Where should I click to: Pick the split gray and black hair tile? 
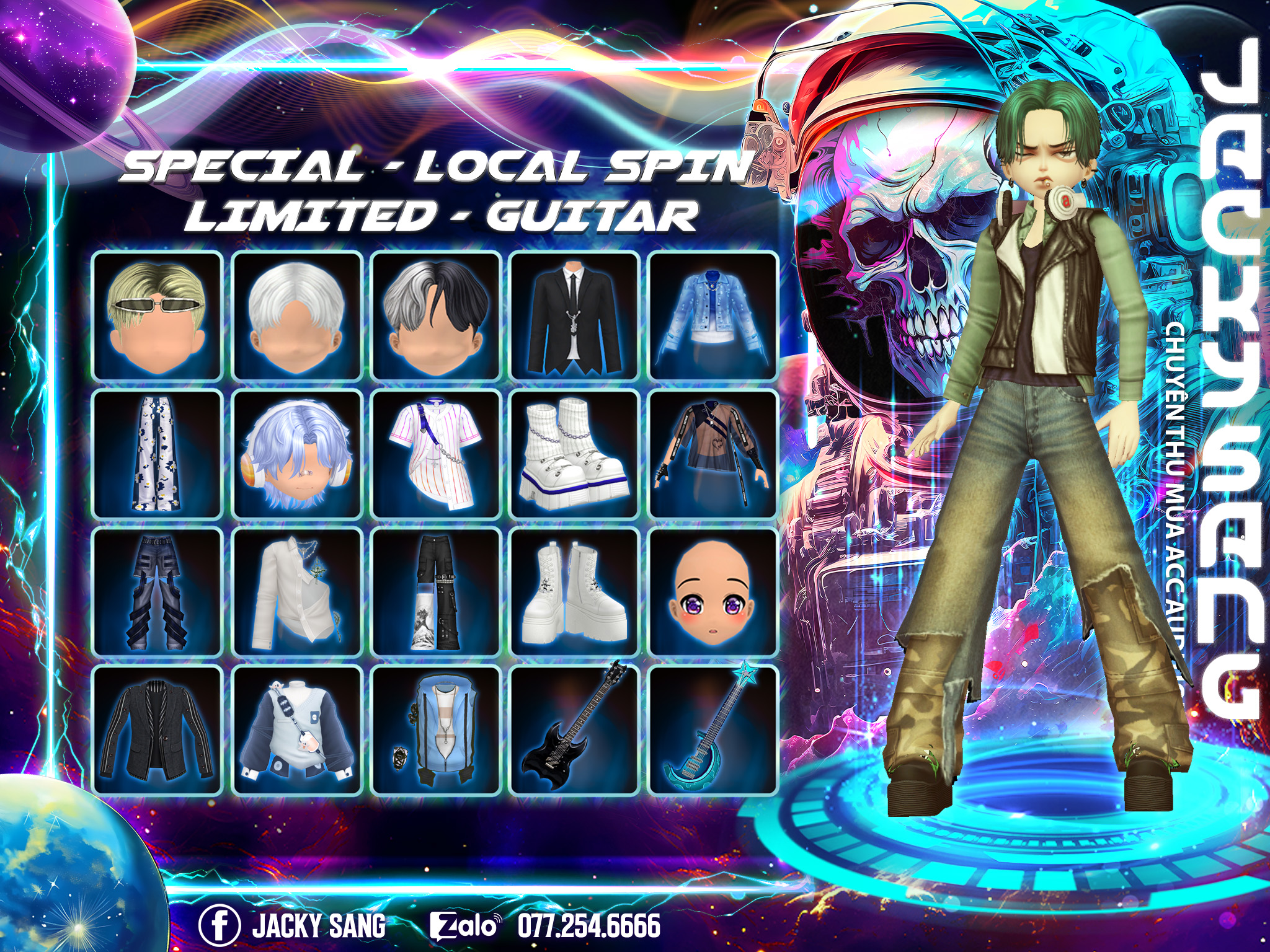coord(435,316)
